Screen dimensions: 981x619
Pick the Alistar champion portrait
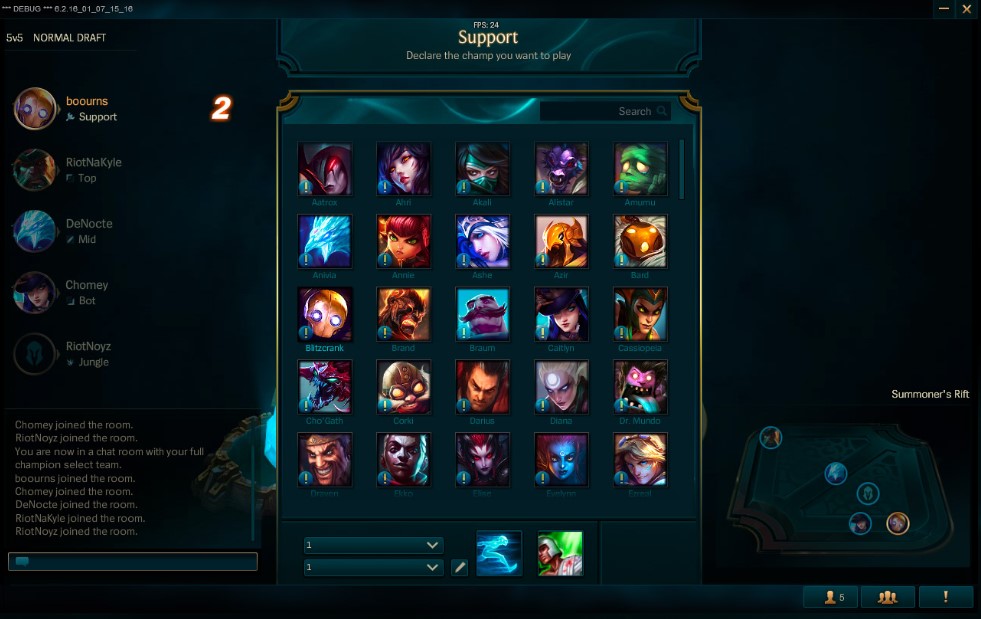[561, 169]
